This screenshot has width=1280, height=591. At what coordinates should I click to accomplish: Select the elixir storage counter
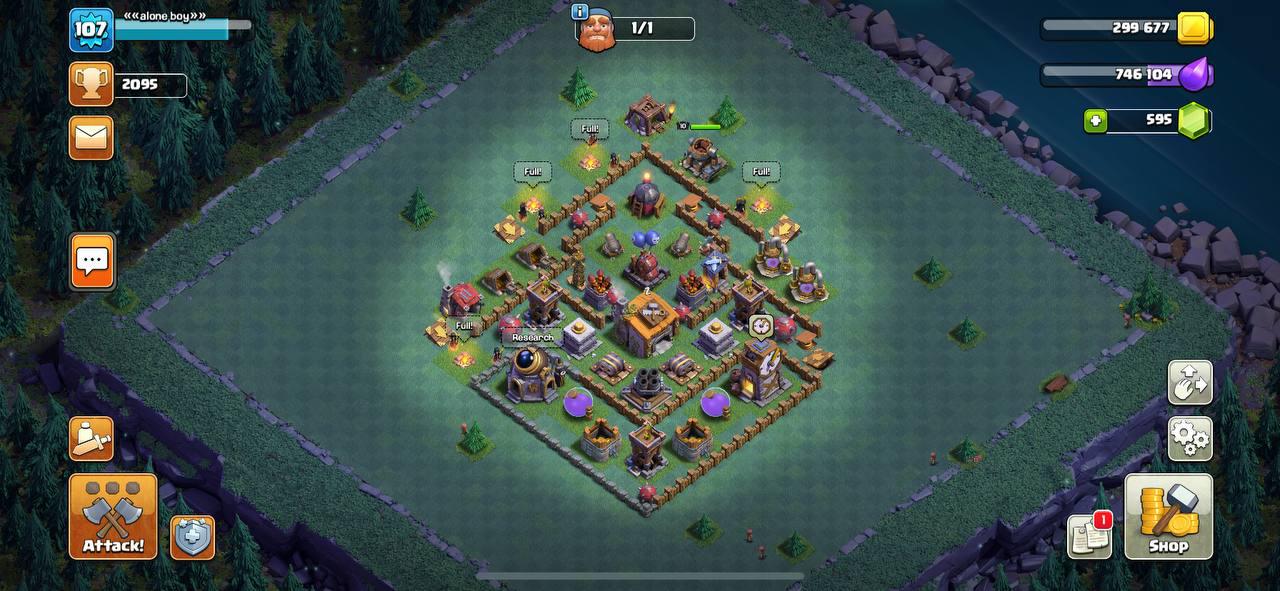click(1127, 74)
